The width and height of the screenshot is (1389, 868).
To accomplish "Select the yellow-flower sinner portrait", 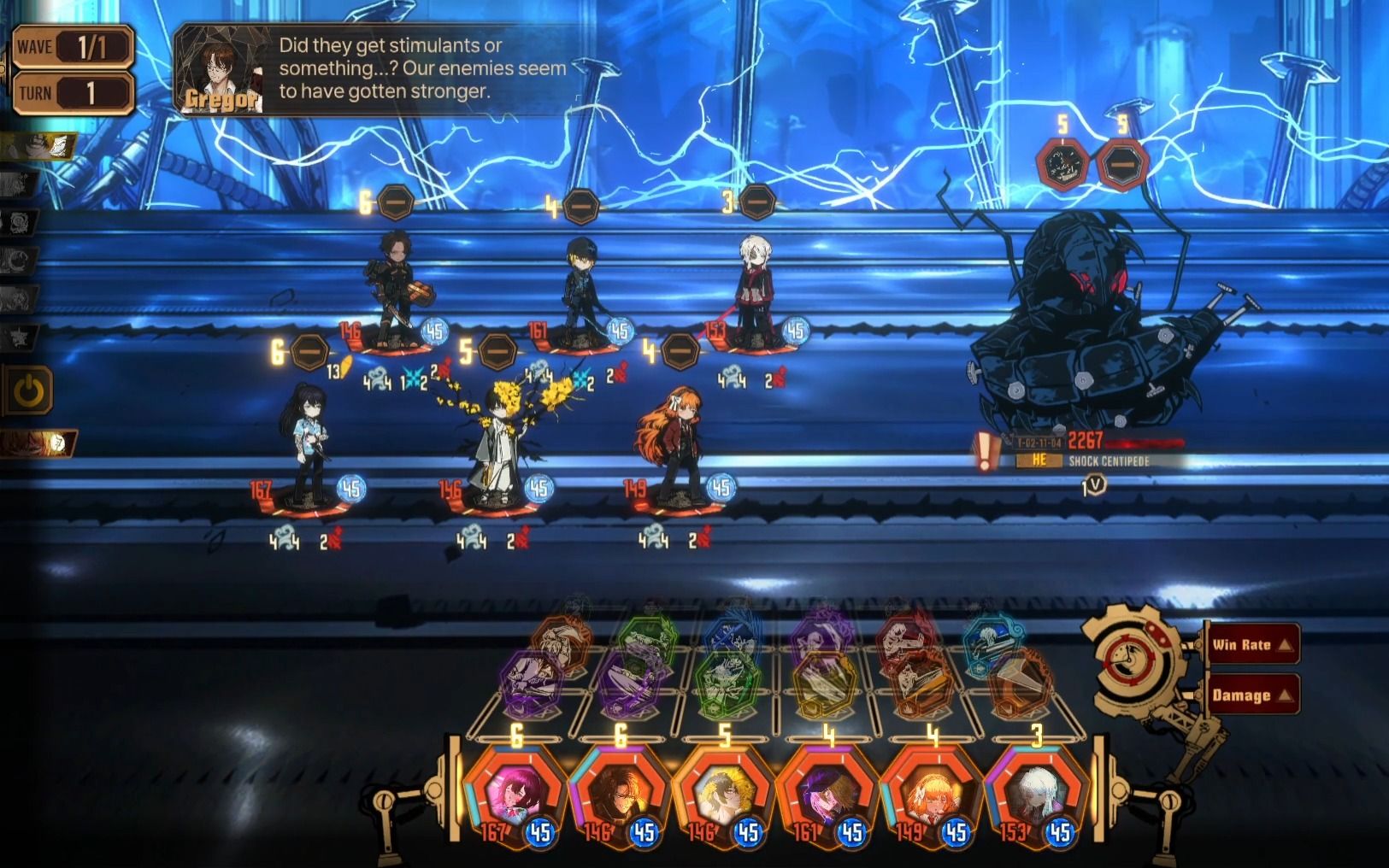I will pos(723,796).
